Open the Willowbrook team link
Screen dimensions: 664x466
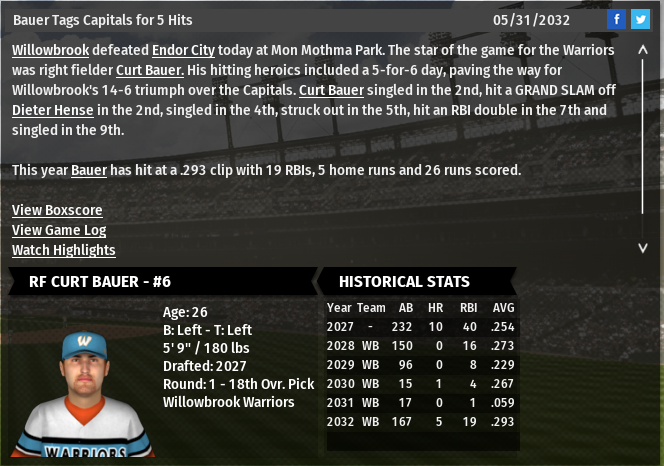click(50, 50)
